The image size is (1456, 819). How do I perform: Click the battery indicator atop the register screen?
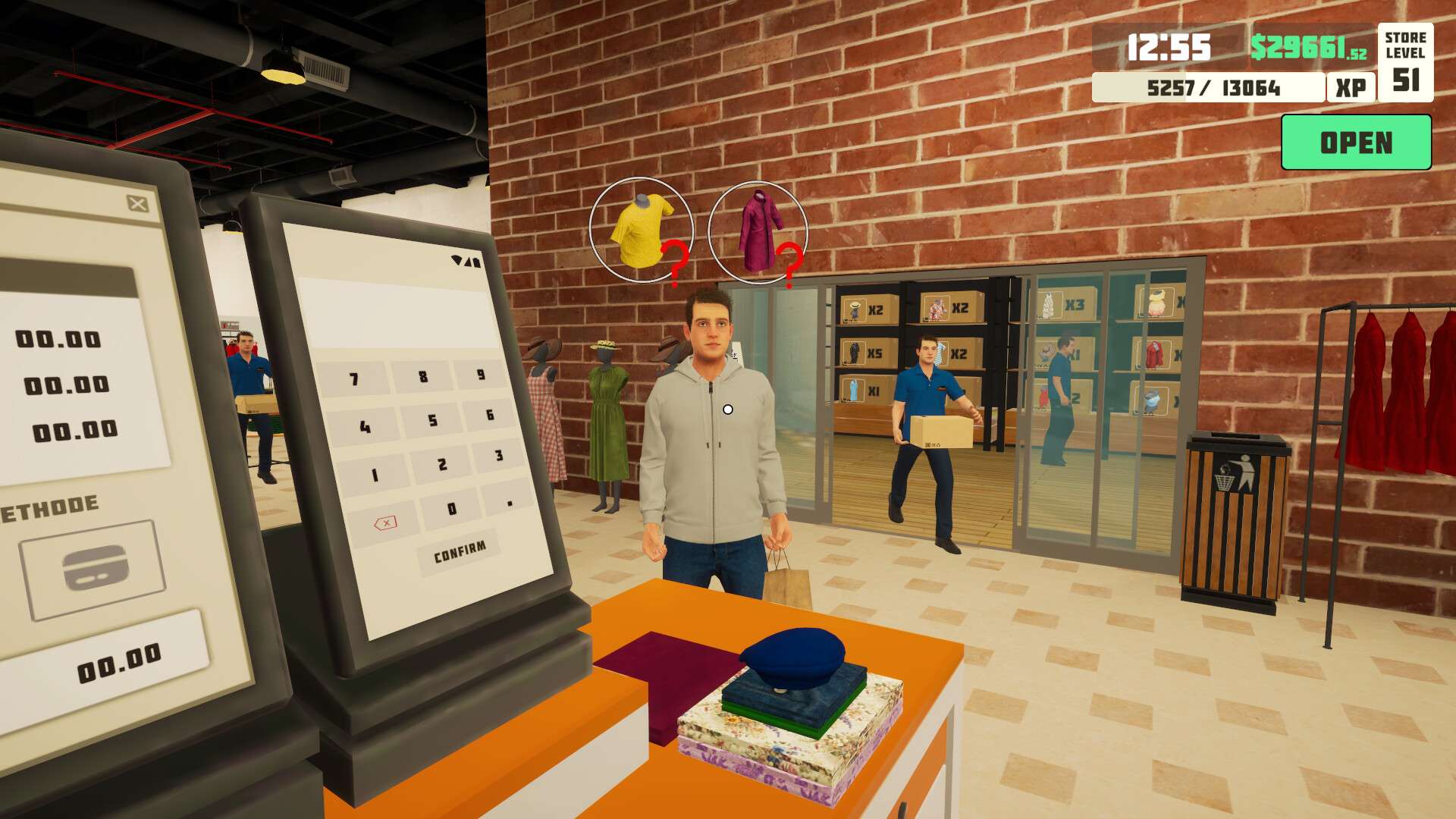(x=476, y=264)
